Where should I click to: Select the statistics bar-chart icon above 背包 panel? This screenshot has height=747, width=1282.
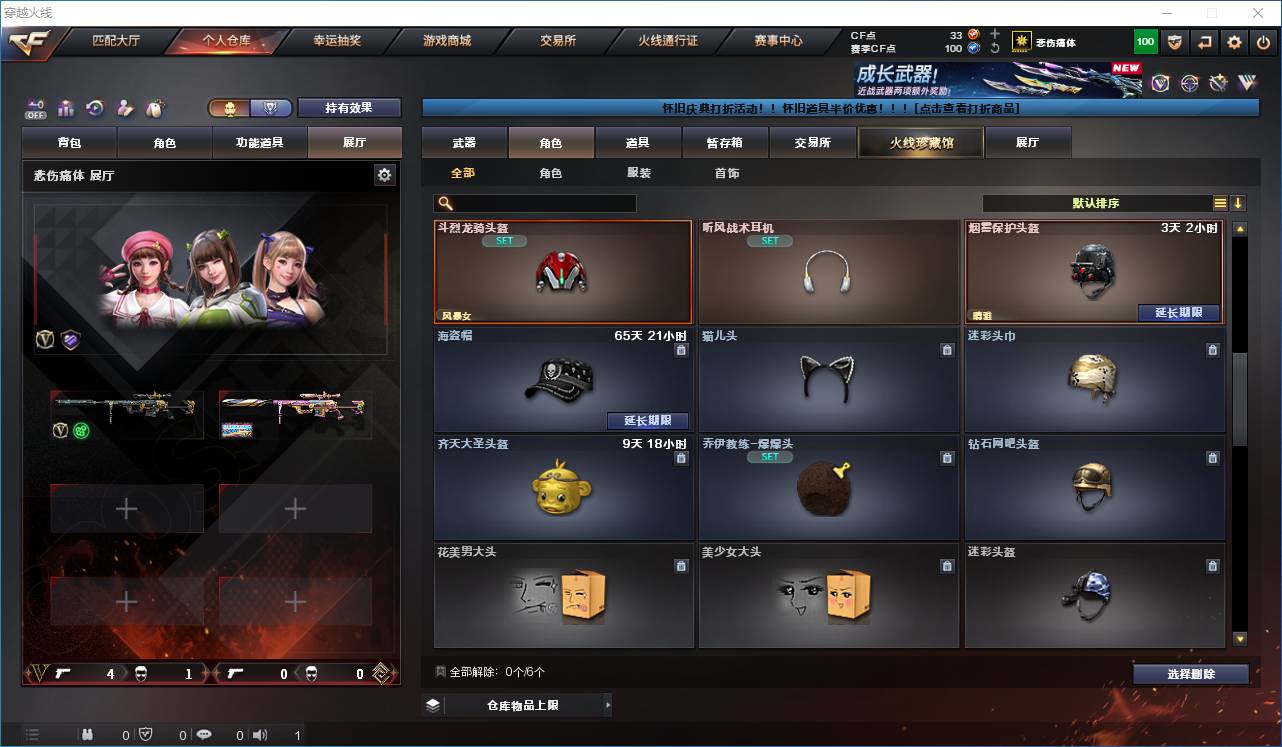click(x=66, y=108)
